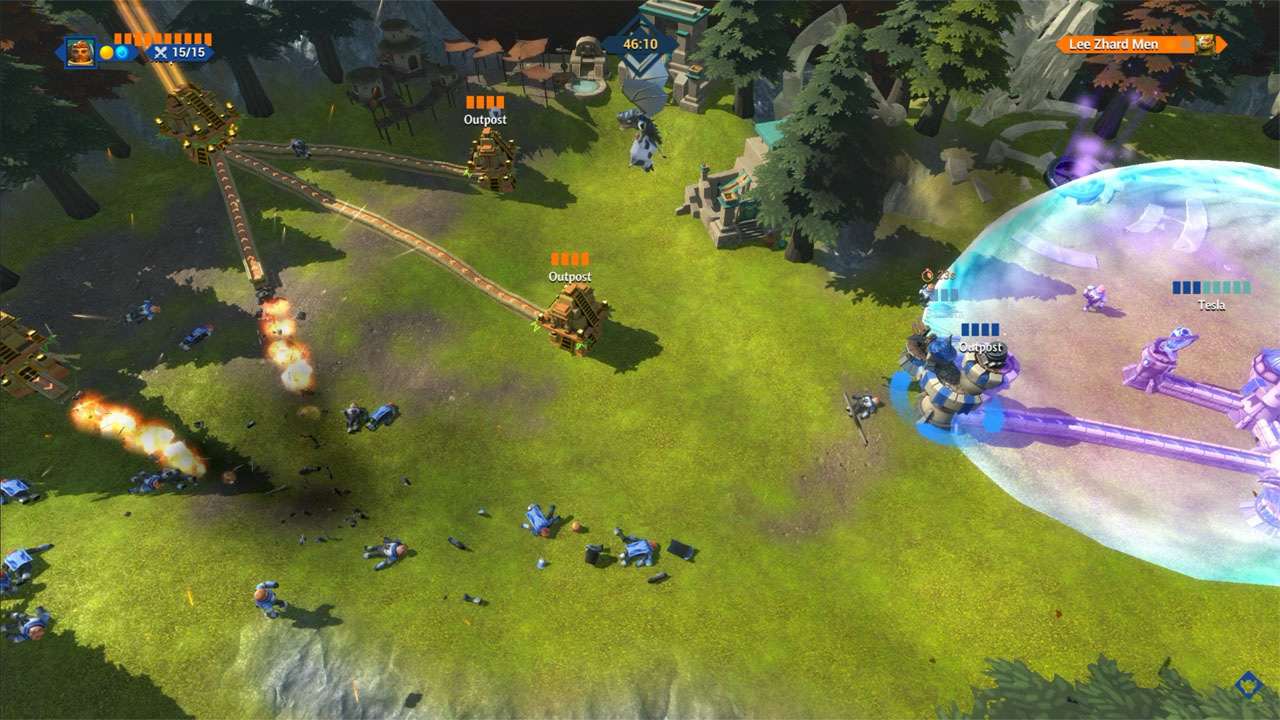Click the central Outpost label
Image resolution: width=1280 pixels, height=720 pixels.
(569, 275)
